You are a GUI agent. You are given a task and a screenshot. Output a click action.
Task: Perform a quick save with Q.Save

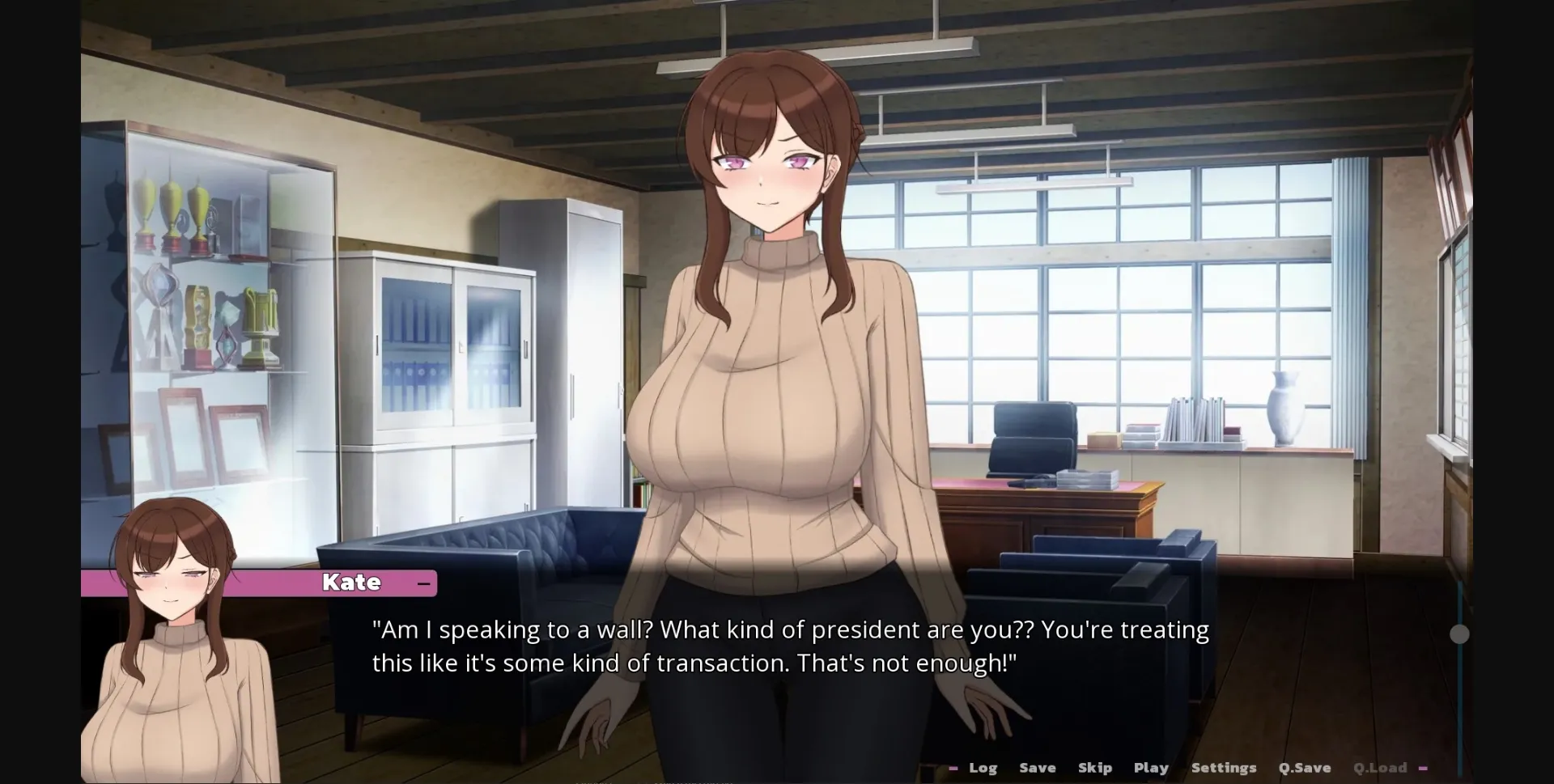(1304, 767)
